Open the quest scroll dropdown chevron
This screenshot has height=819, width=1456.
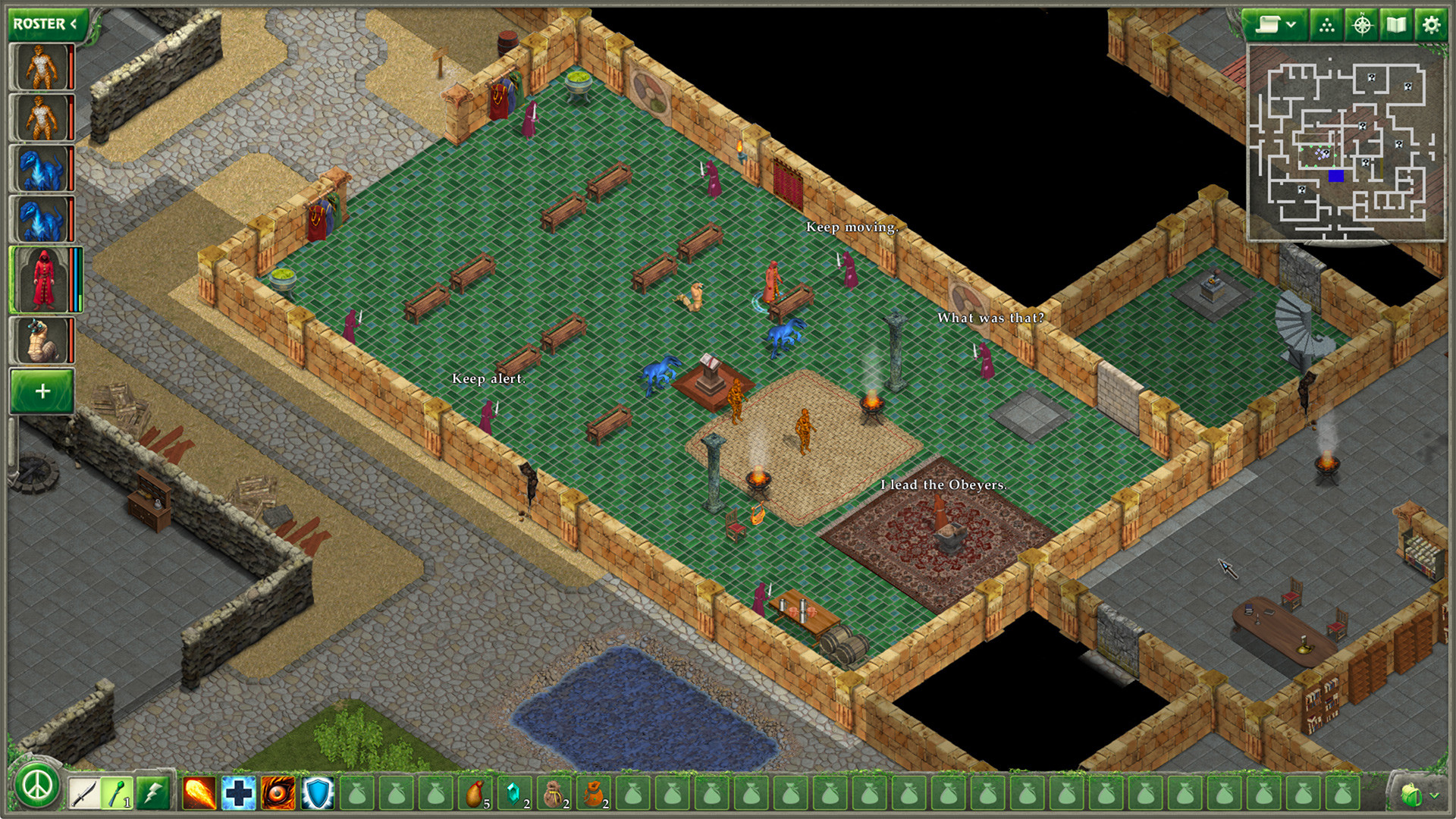coord(1291,24)
